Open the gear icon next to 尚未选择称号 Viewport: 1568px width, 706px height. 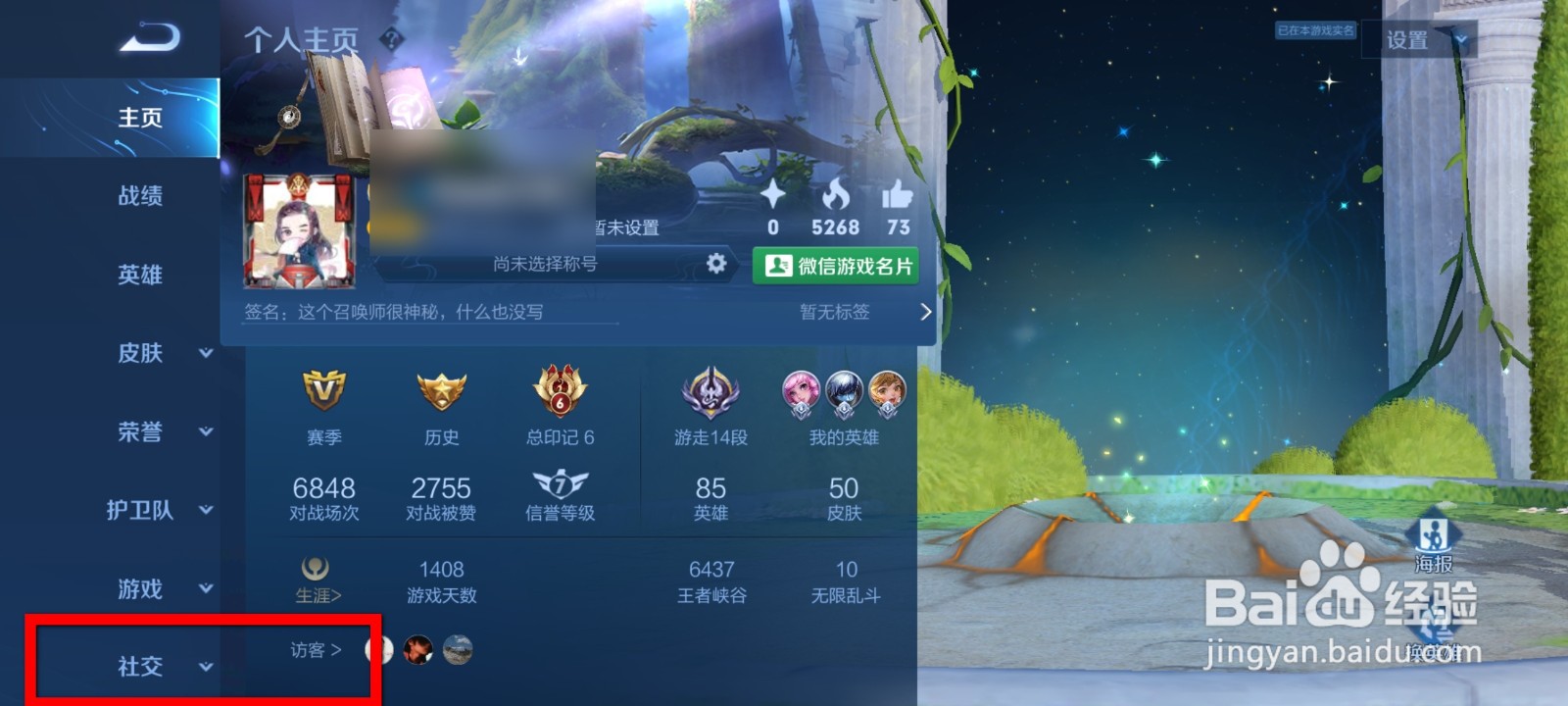click(x=718, y=263)
